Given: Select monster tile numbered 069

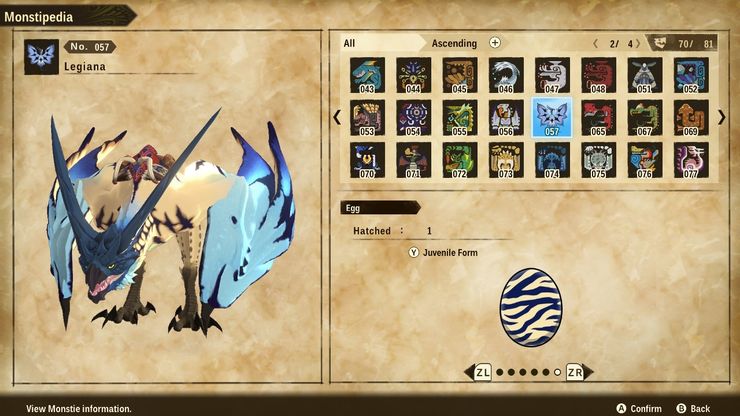Looking at the screenshot, I should pyautogui.click(x=690, y=118).
